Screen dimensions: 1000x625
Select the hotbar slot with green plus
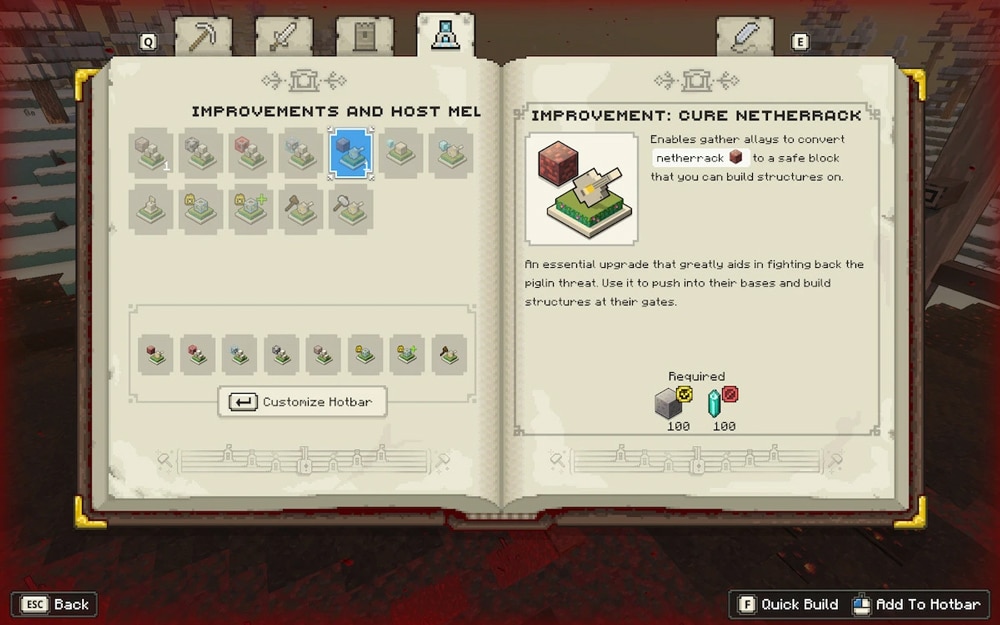click(407, 355)
